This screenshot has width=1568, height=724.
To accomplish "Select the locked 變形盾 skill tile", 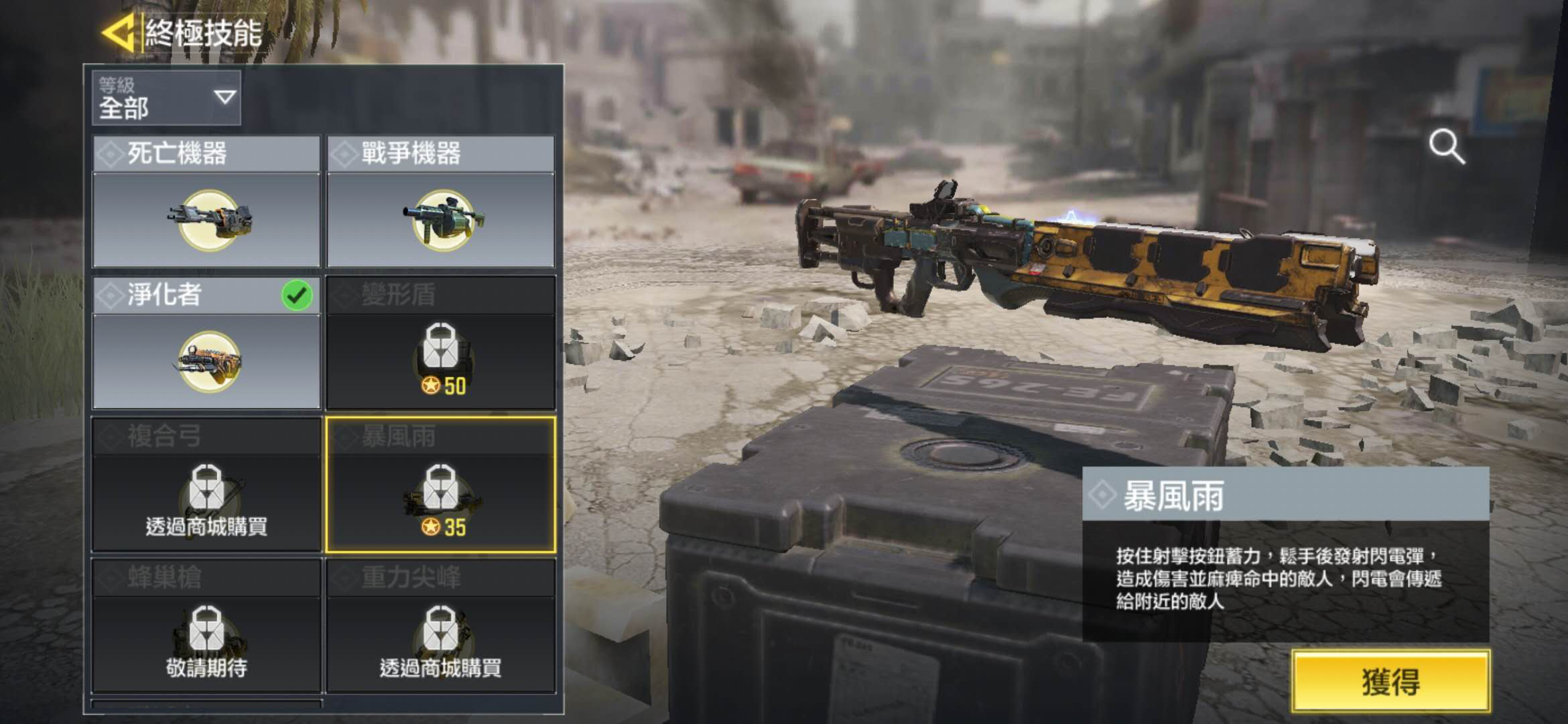I will (440, 343).
